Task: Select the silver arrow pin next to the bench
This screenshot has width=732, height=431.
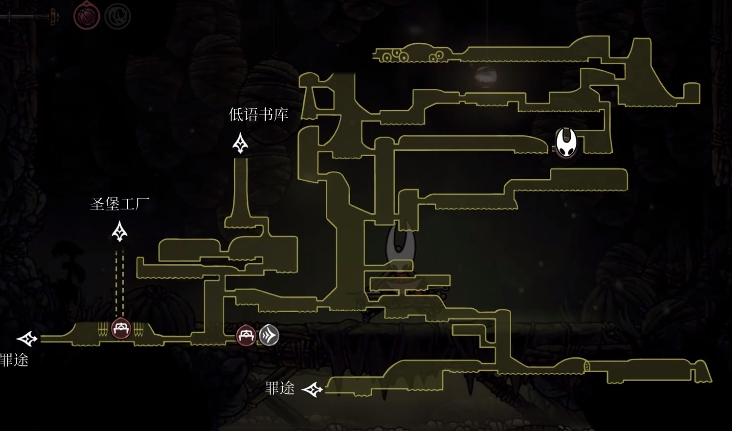Action: [x=268, y=335]
